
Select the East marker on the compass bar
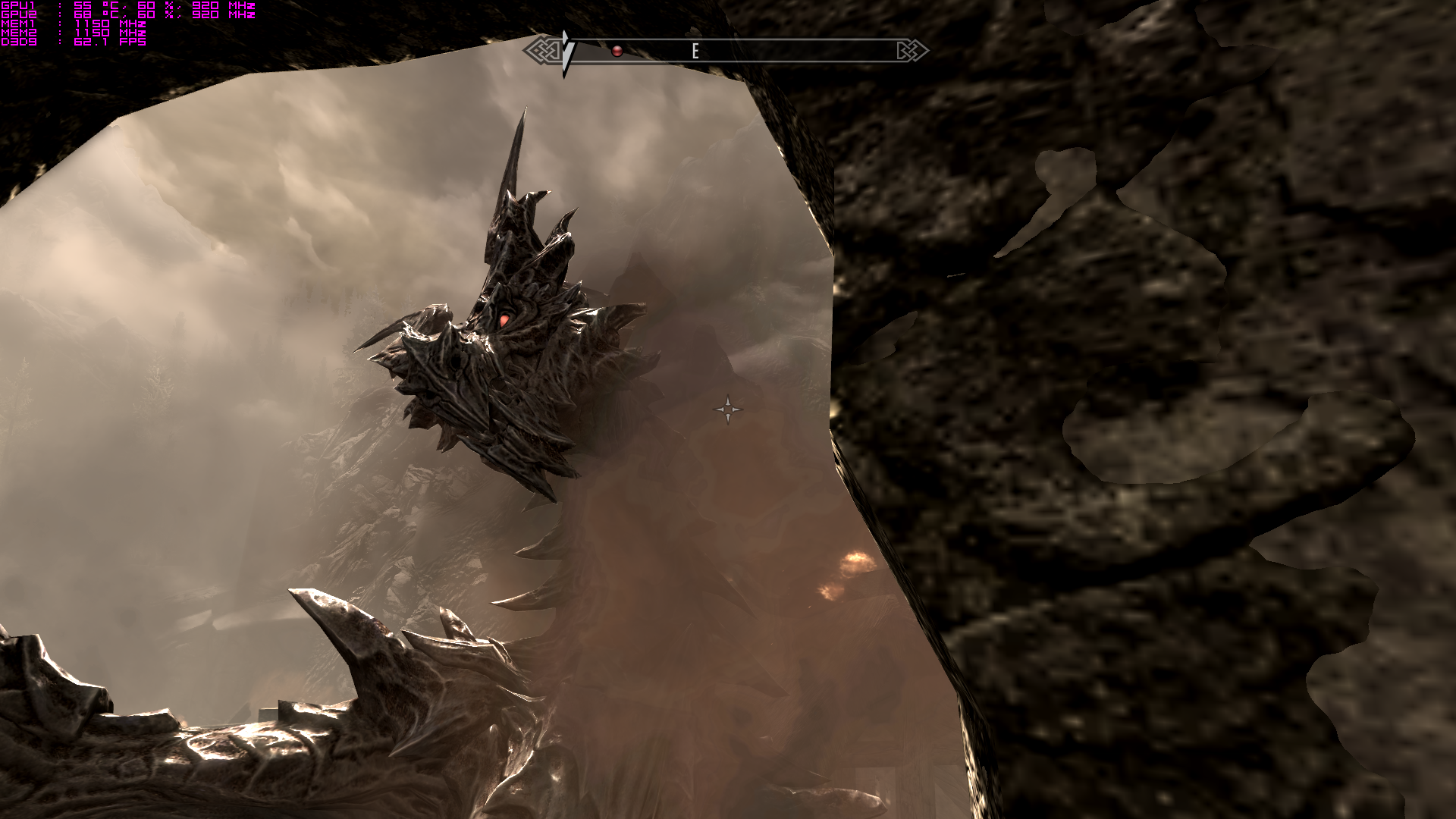[x=695, y=51]
